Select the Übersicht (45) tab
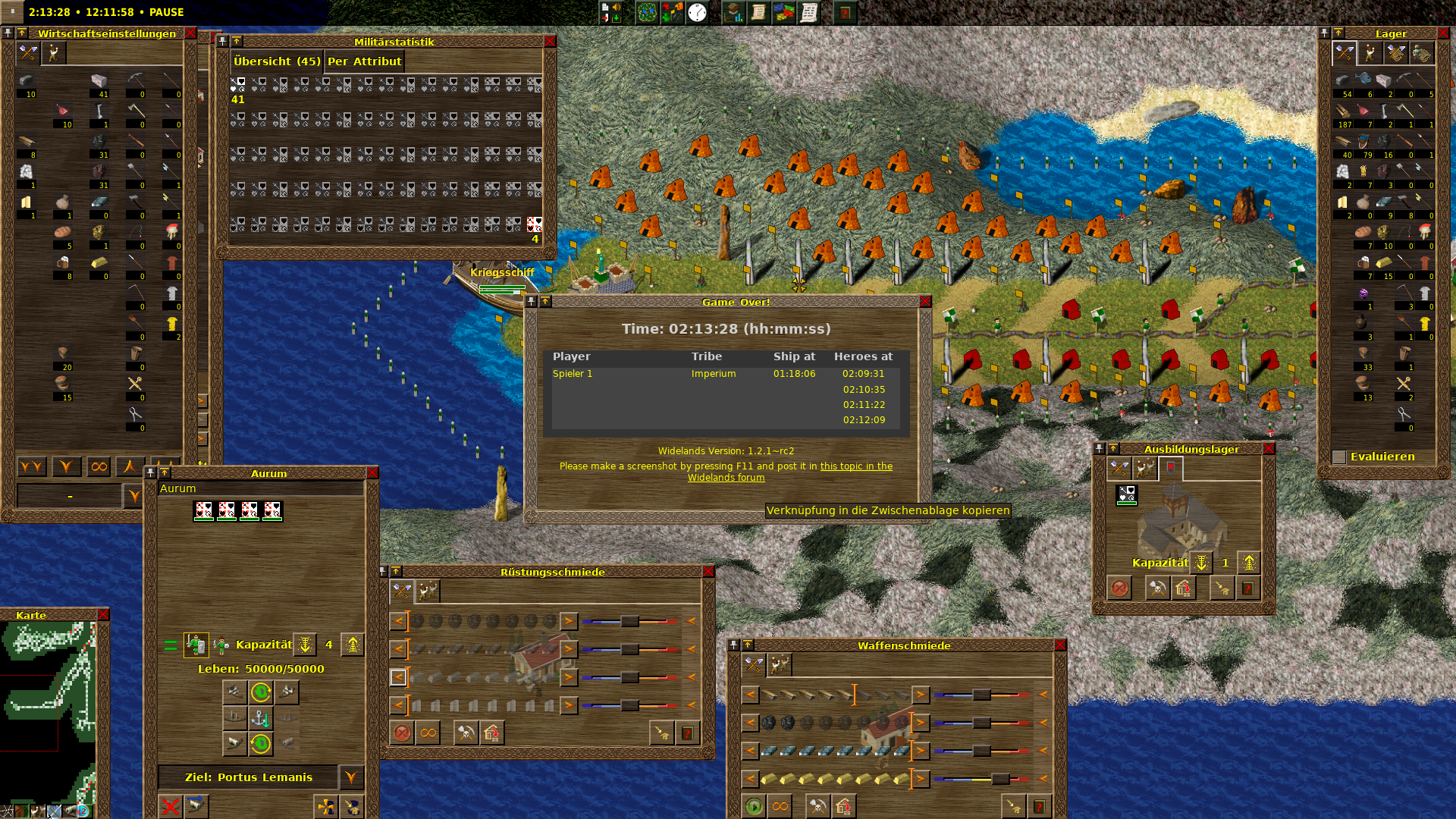This screenshot has width=1456, height=819. click(277, 61)
